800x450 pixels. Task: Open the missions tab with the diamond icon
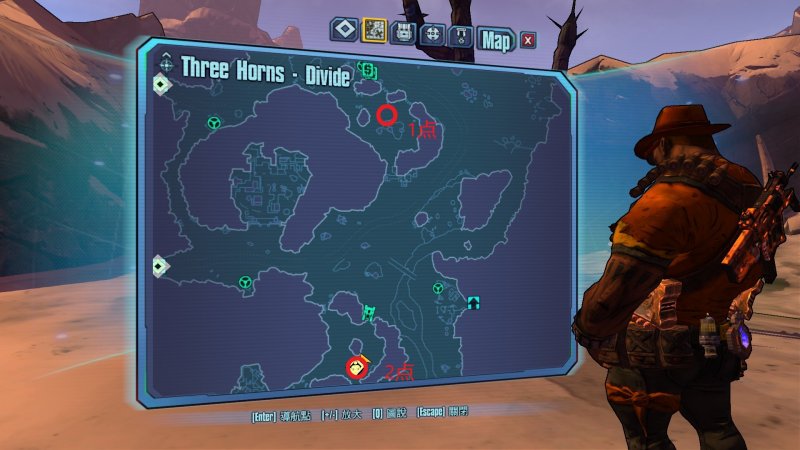pos(344,31)
